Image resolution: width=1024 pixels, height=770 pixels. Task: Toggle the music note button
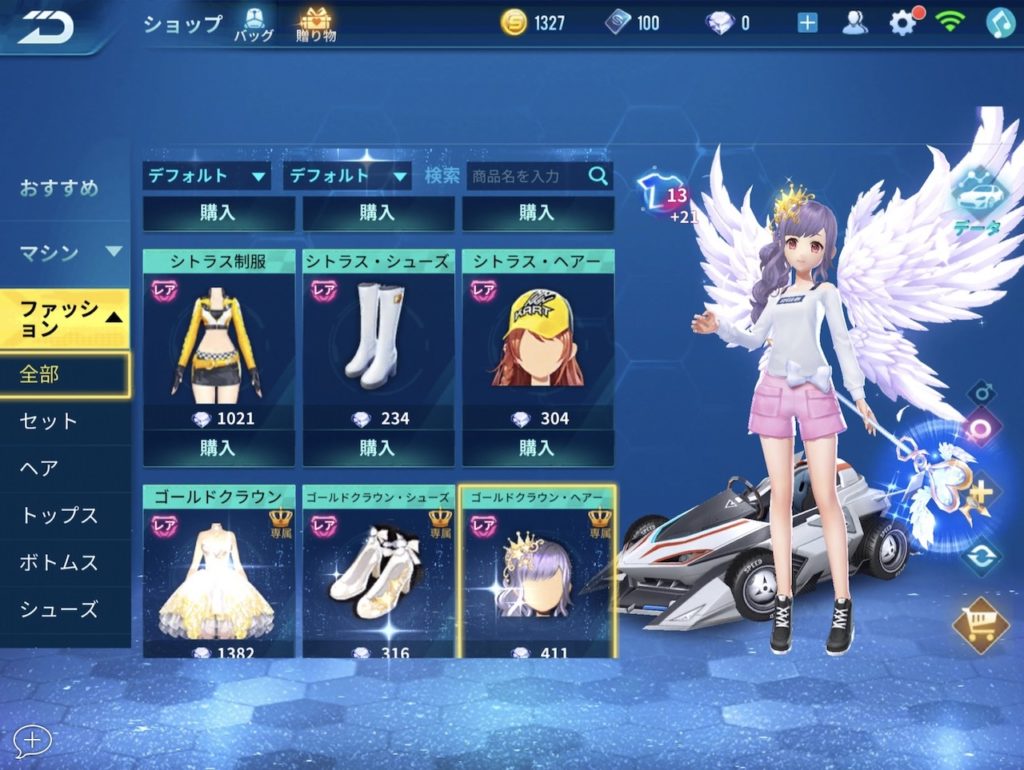[x=1000, y=23]
